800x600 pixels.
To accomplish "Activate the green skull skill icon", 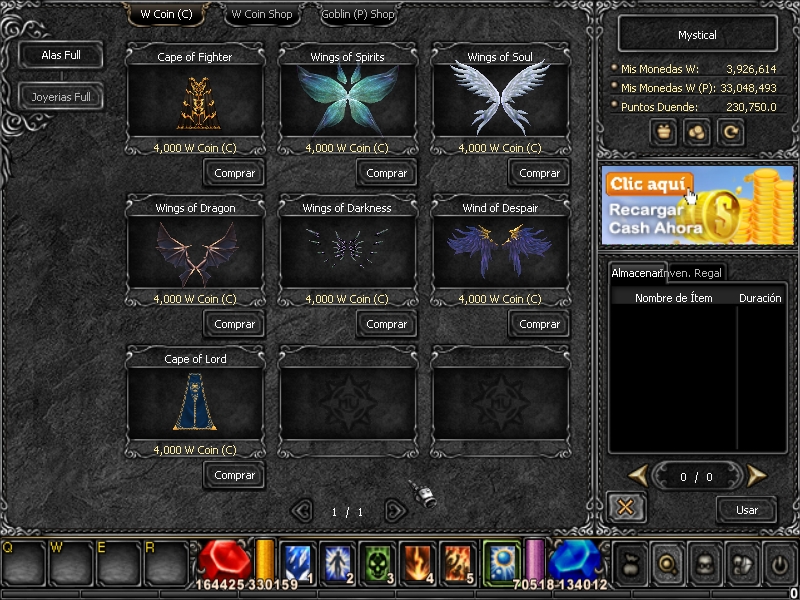I will pyautogui.click(x=376, y=561).
